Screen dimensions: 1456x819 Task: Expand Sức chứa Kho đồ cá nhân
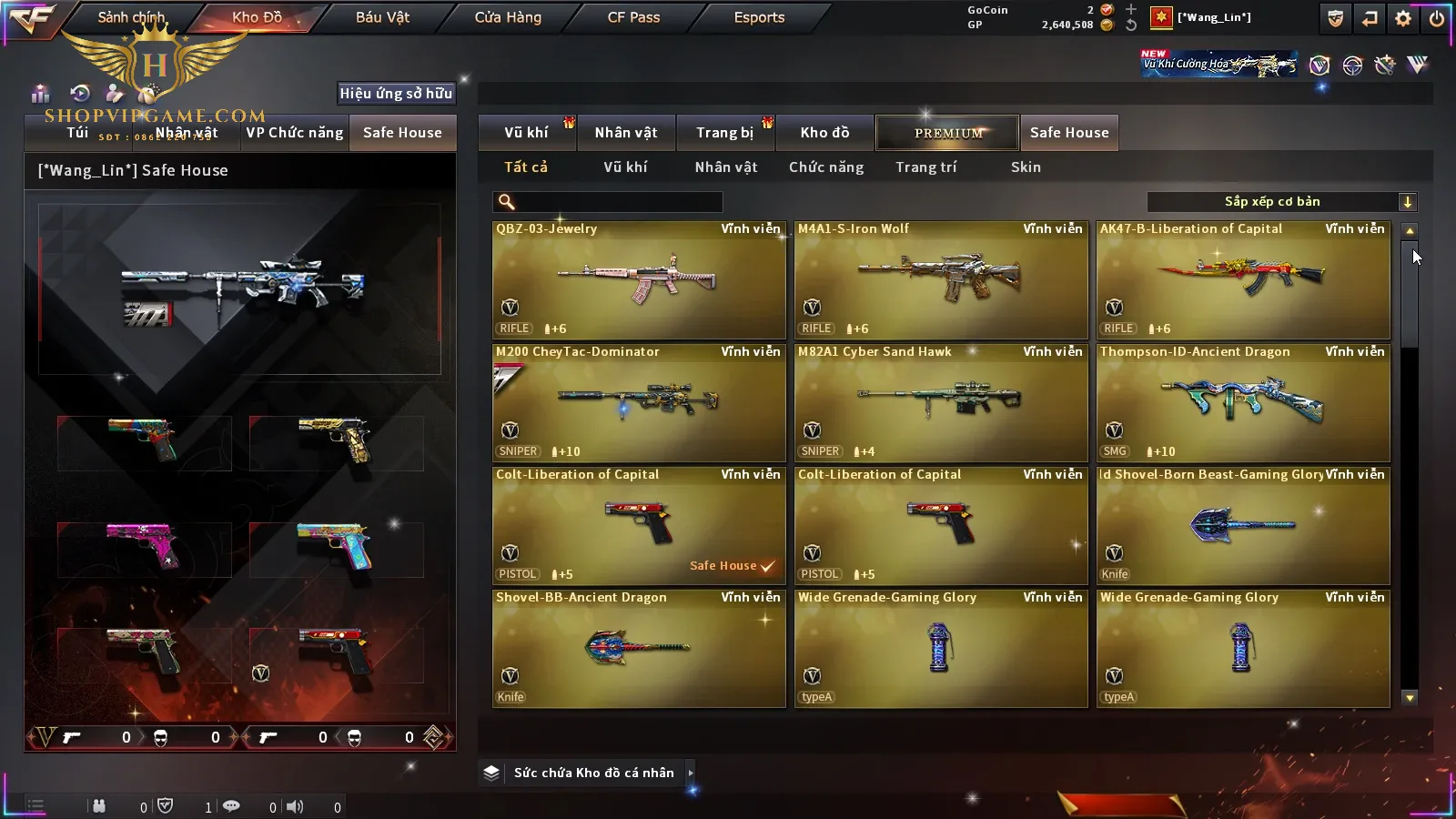click(691, 773)
